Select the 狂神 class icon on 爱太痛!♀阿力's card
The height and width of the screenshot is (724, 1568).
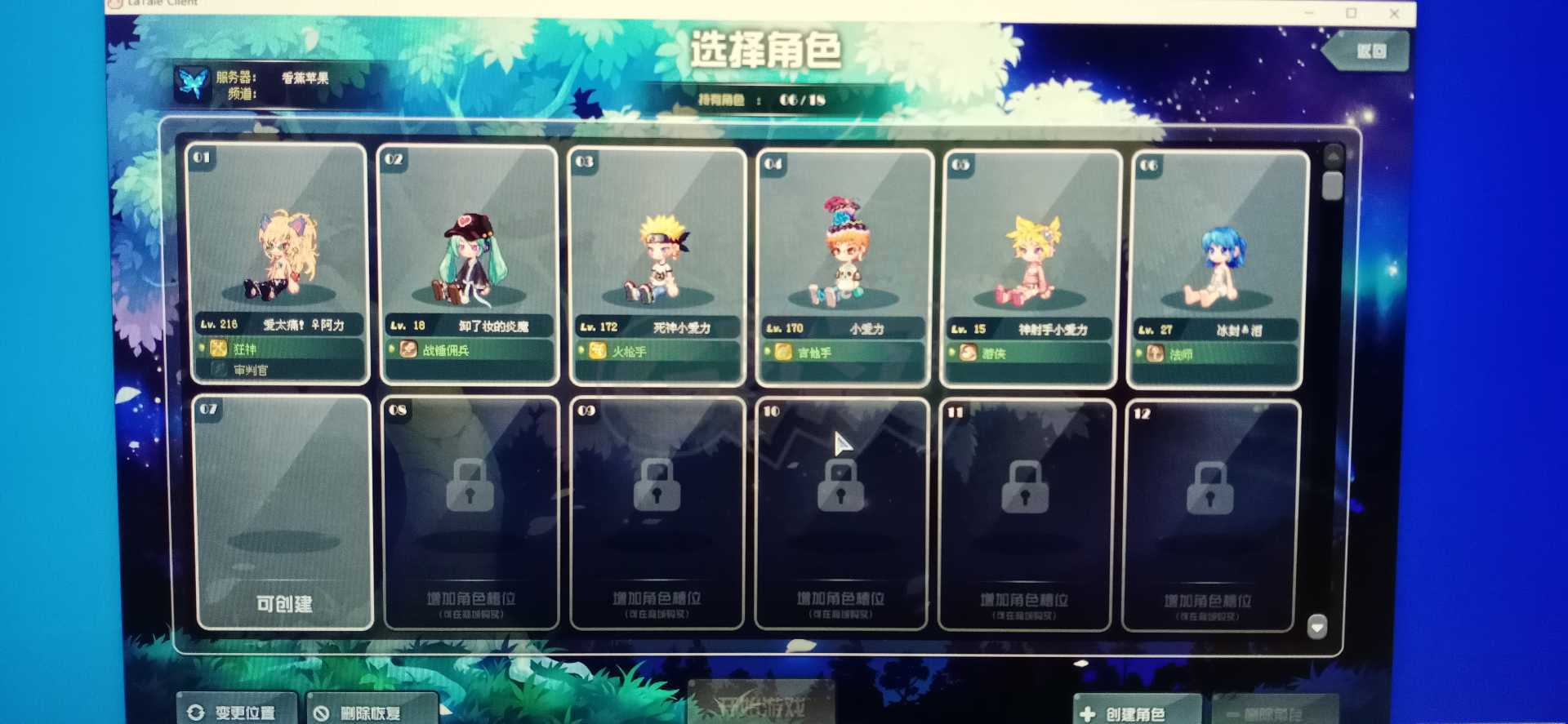(217, 349)
